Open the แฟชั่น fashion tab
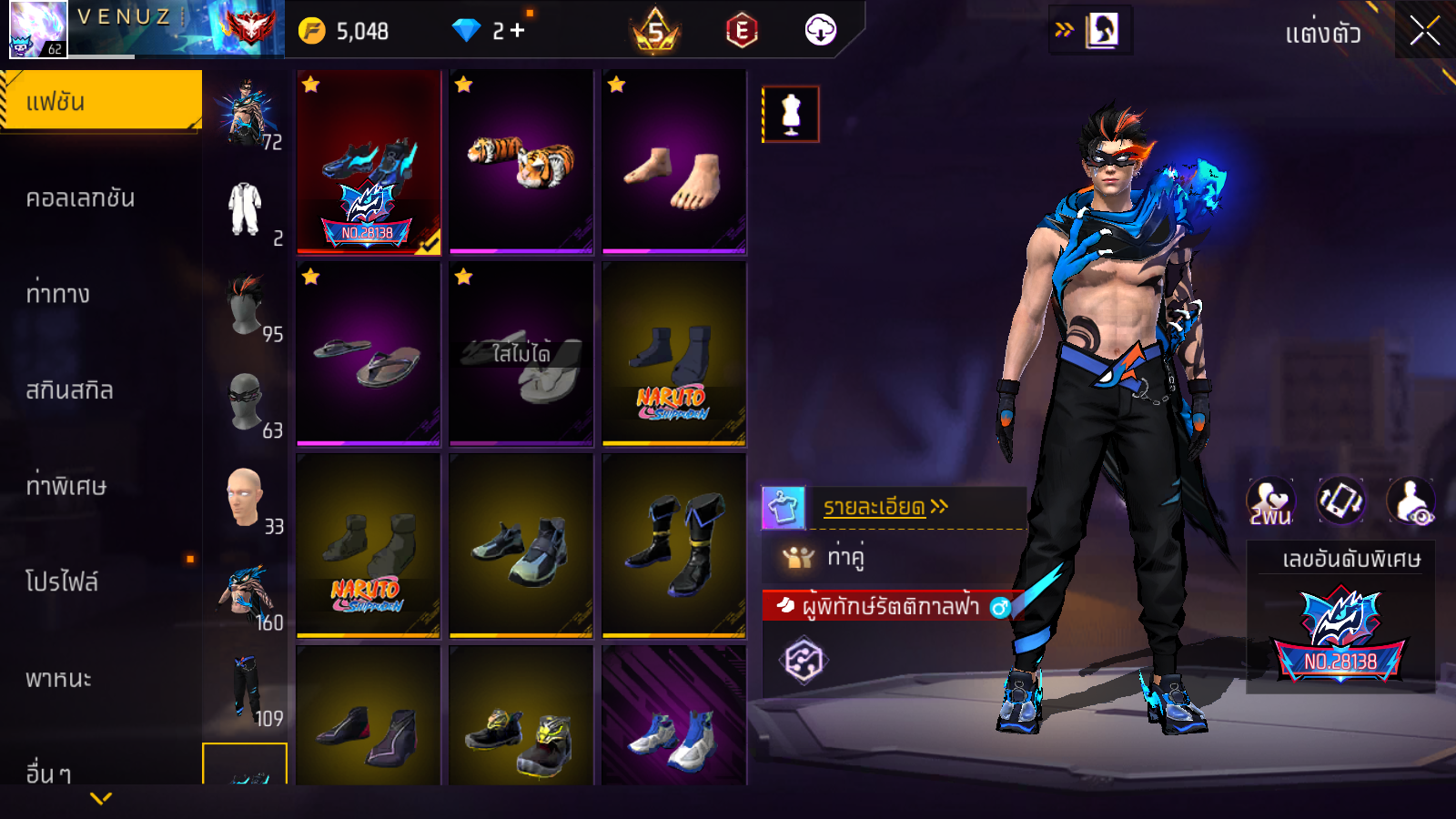Screen dimensions: 1456x819 click(100, 101)
